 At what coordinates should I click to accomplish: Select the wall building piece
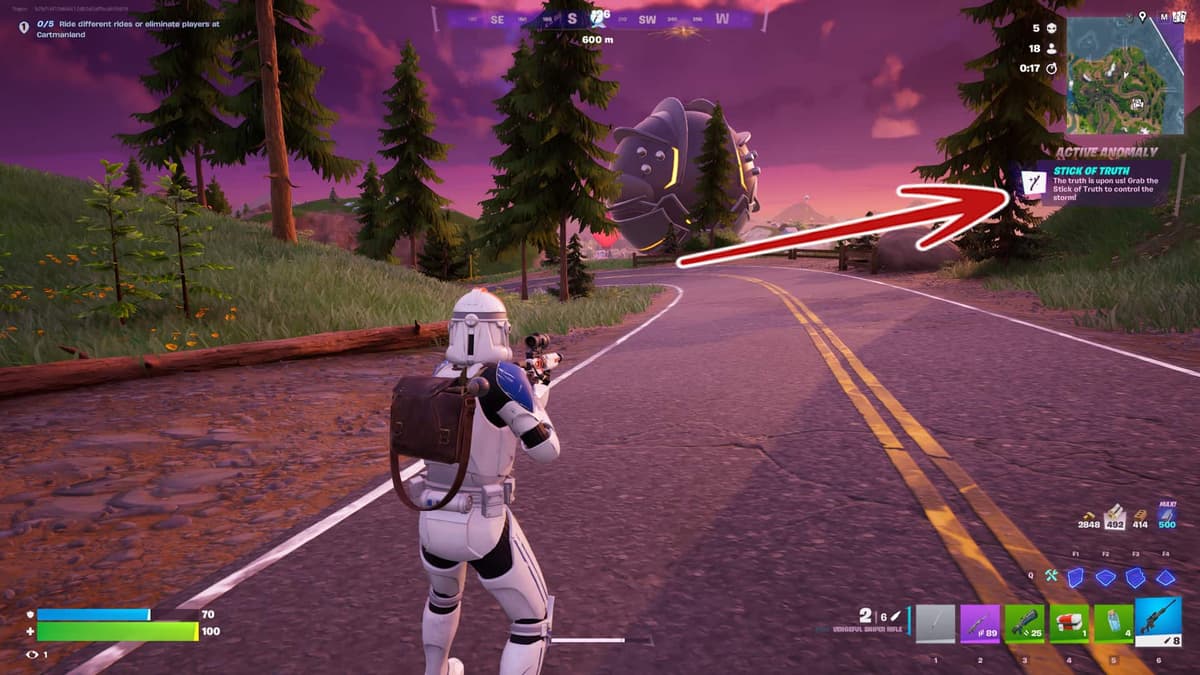coord(1075,577)
